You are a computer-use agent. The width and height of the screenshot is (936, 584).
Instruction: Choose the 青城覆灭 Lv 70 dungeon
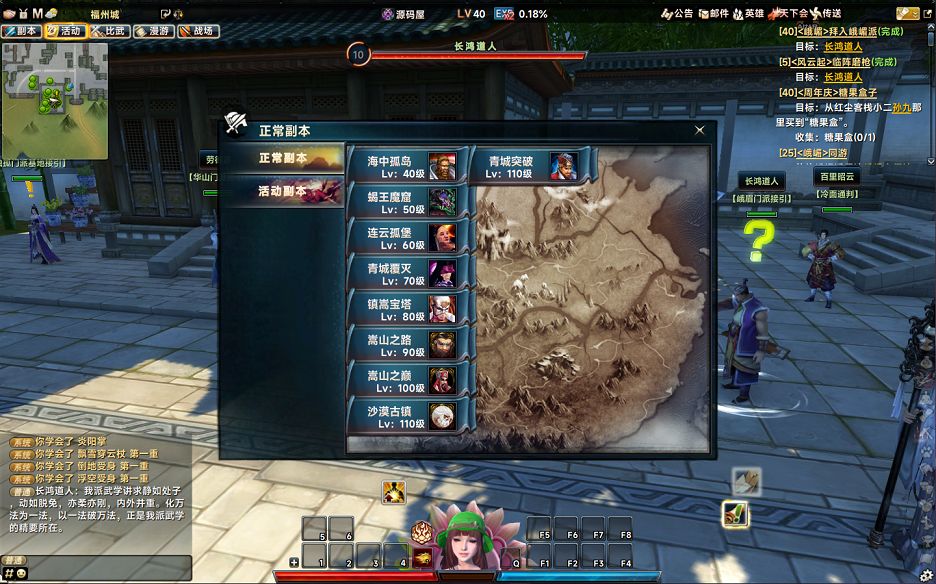(406, 273)
